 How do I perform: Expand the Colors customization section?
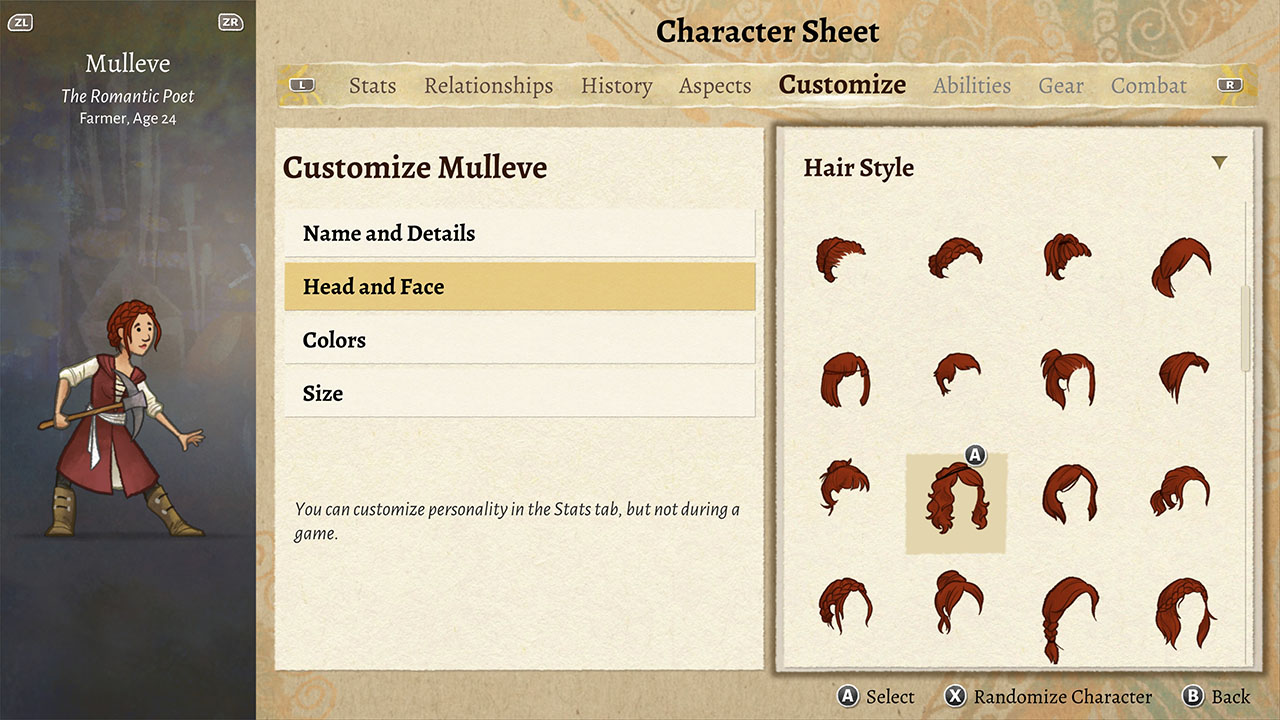coord(520,340)
